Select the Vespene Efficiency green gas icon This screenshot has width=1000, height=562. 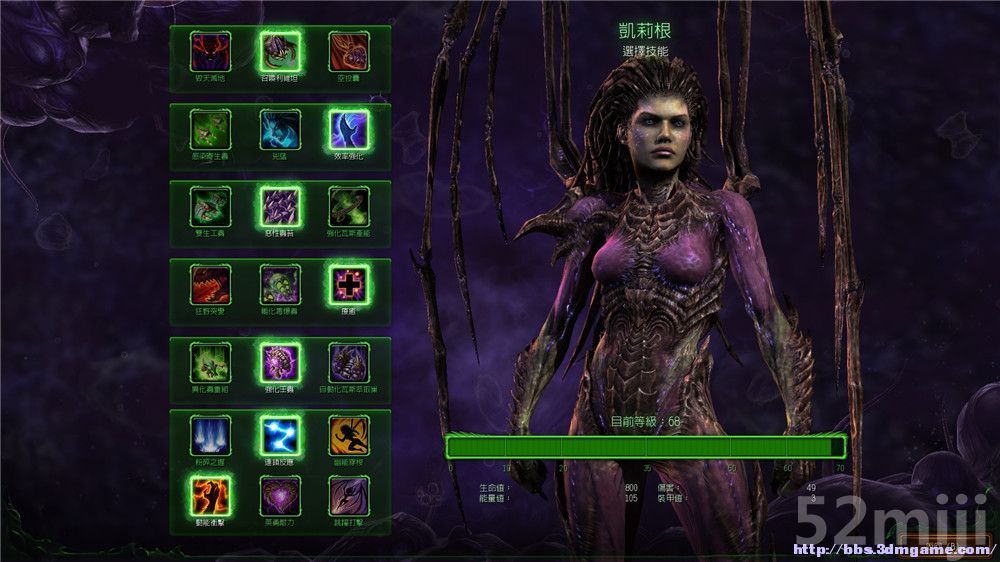(349, 206)
